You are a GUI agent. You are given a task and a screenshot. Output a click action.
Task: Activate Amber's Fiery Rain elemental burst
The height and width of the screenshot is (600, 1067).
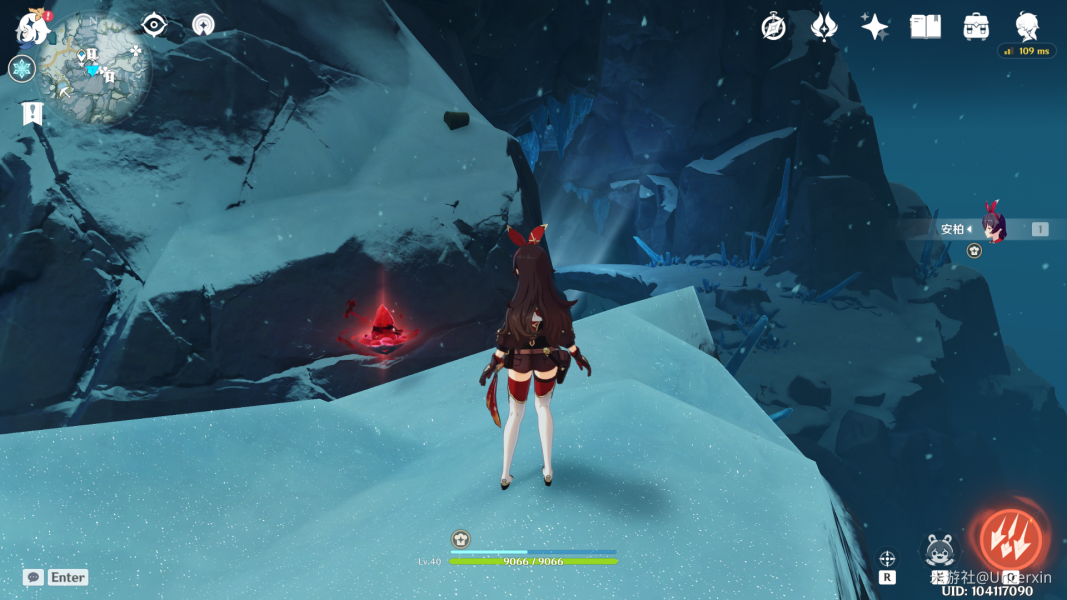(x=1009, y=540)
